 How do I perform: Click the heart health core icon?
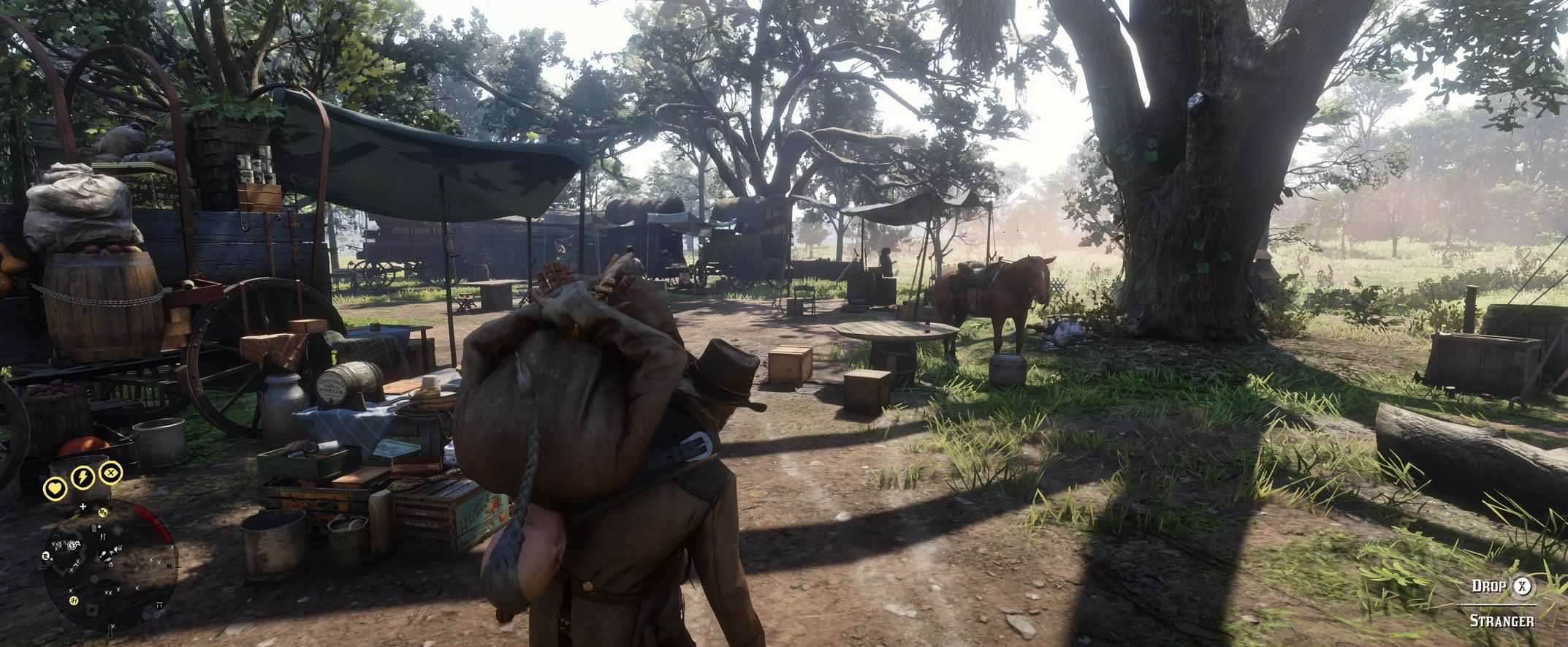pos(55,488)
